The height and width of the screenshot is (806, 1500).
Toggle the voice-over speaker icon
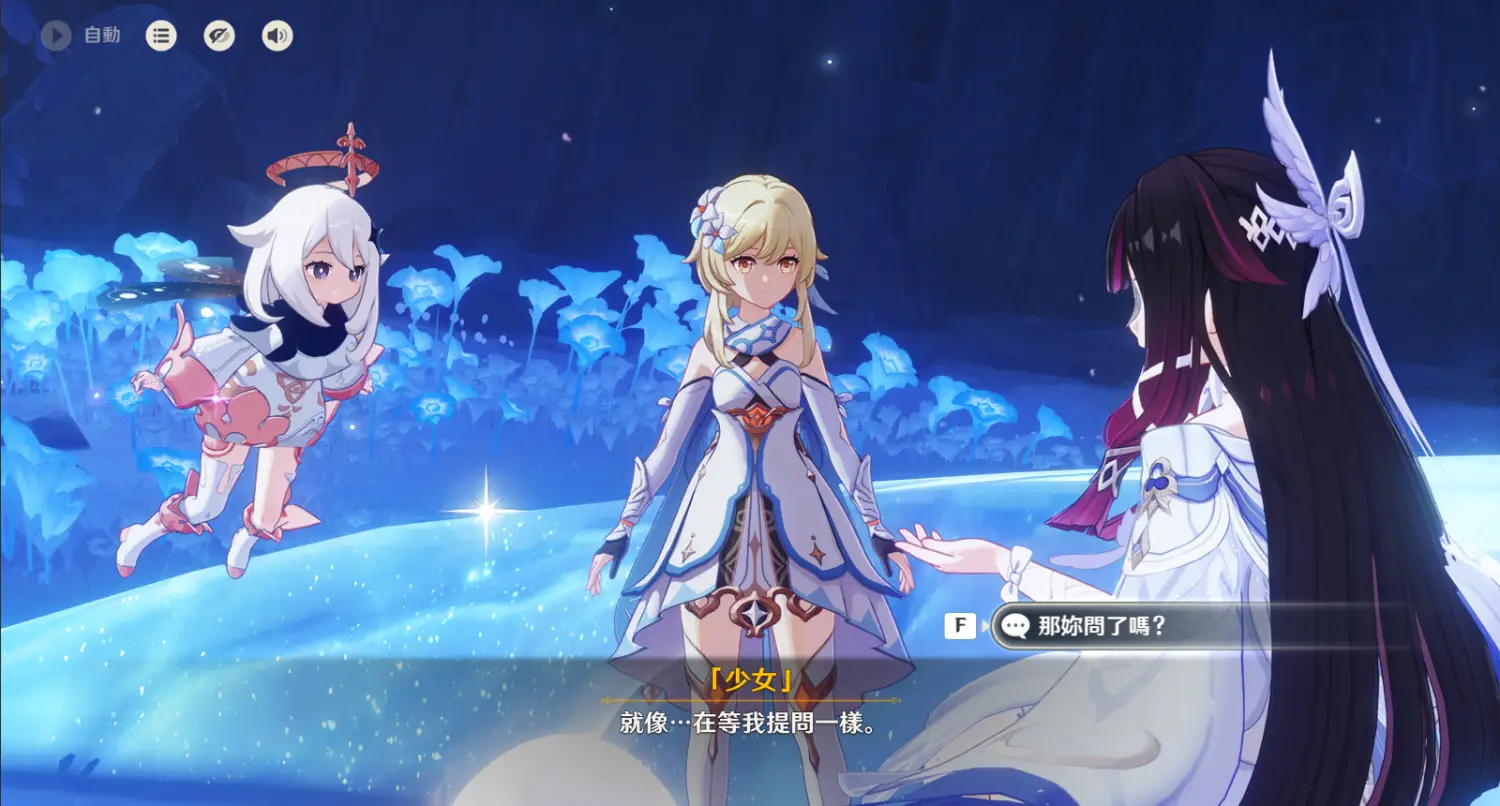277,36
